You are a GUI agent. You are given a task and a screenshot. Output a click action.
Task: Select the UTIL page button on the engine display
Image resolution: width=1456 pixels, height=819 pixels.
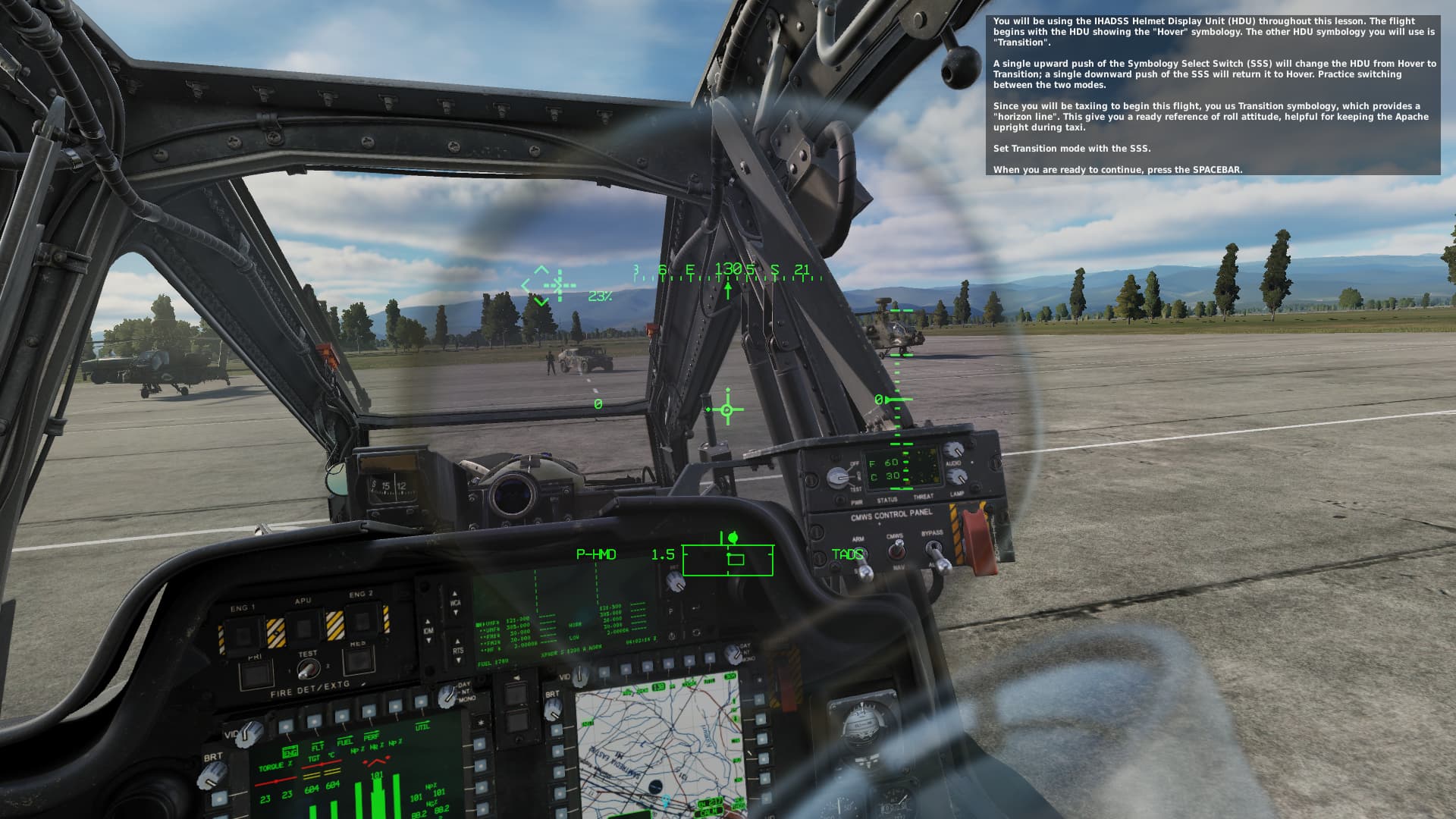click(x=421, y=702)
